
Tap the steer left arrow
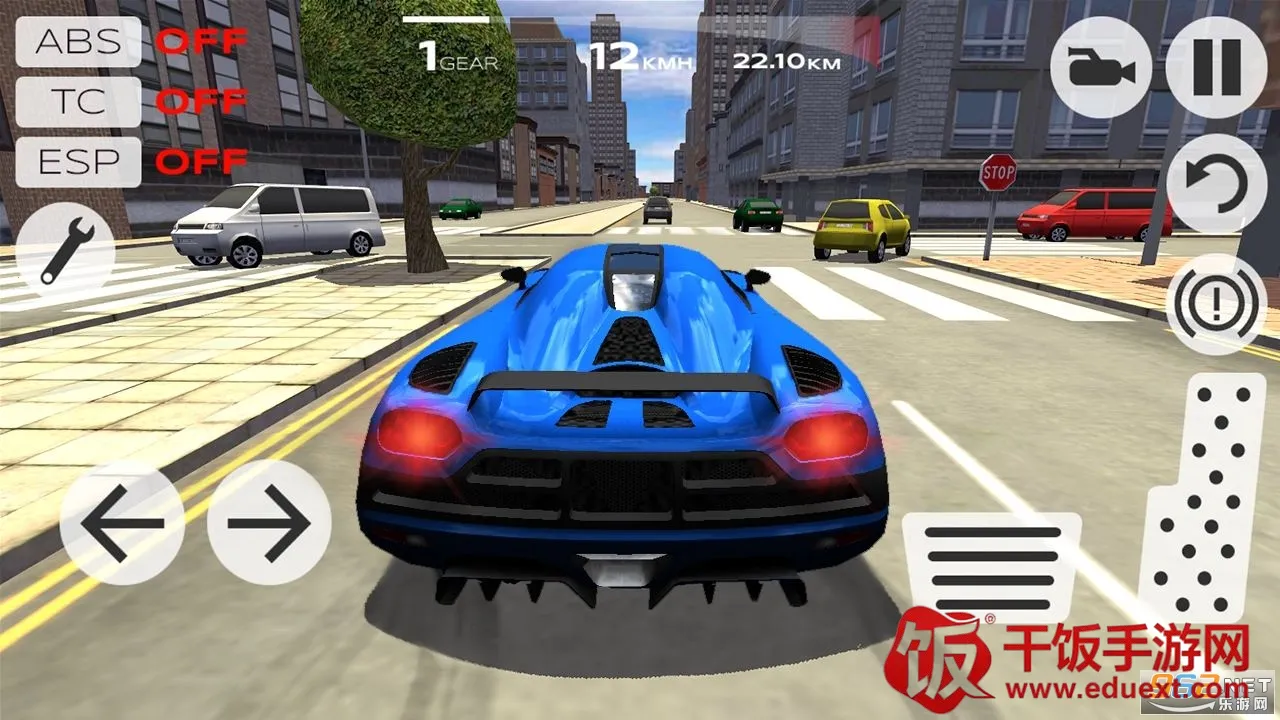coord(122,522)
